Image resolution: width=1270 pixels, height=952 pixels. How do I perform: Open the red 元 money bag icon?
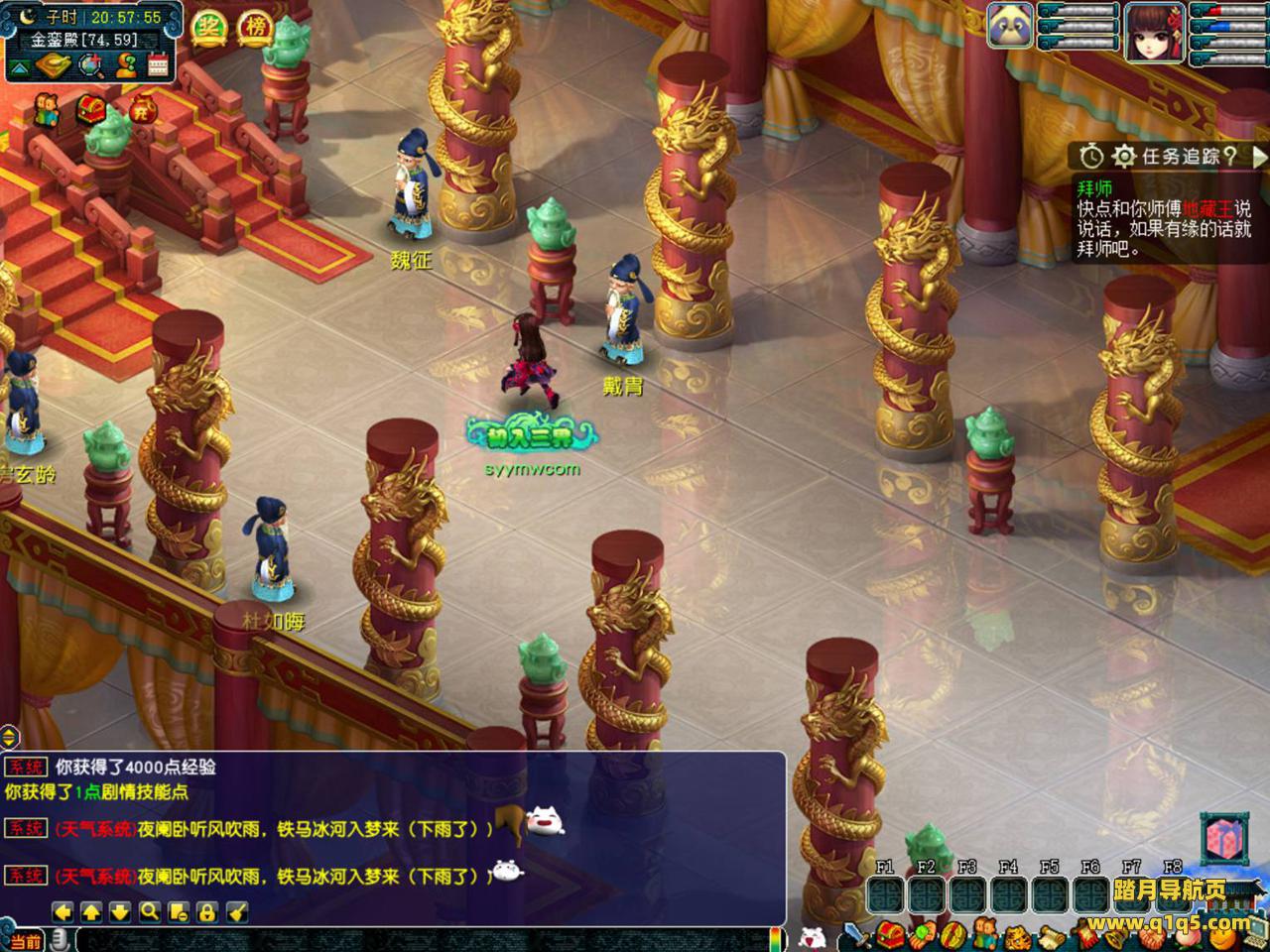pos(143,108)
